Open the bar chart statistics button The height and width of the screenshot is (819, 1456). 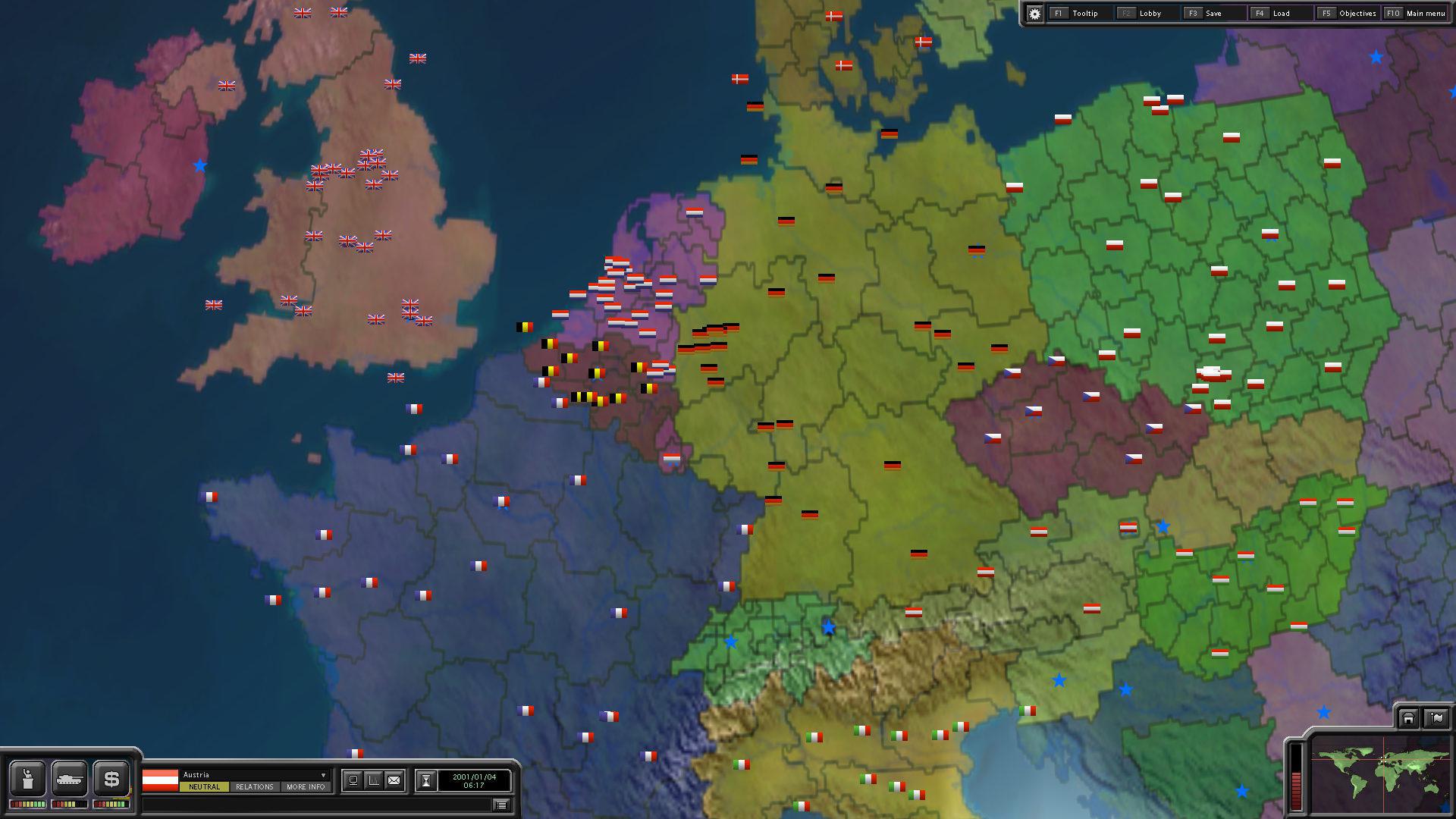pyautogui.click(x=374, y=780)
